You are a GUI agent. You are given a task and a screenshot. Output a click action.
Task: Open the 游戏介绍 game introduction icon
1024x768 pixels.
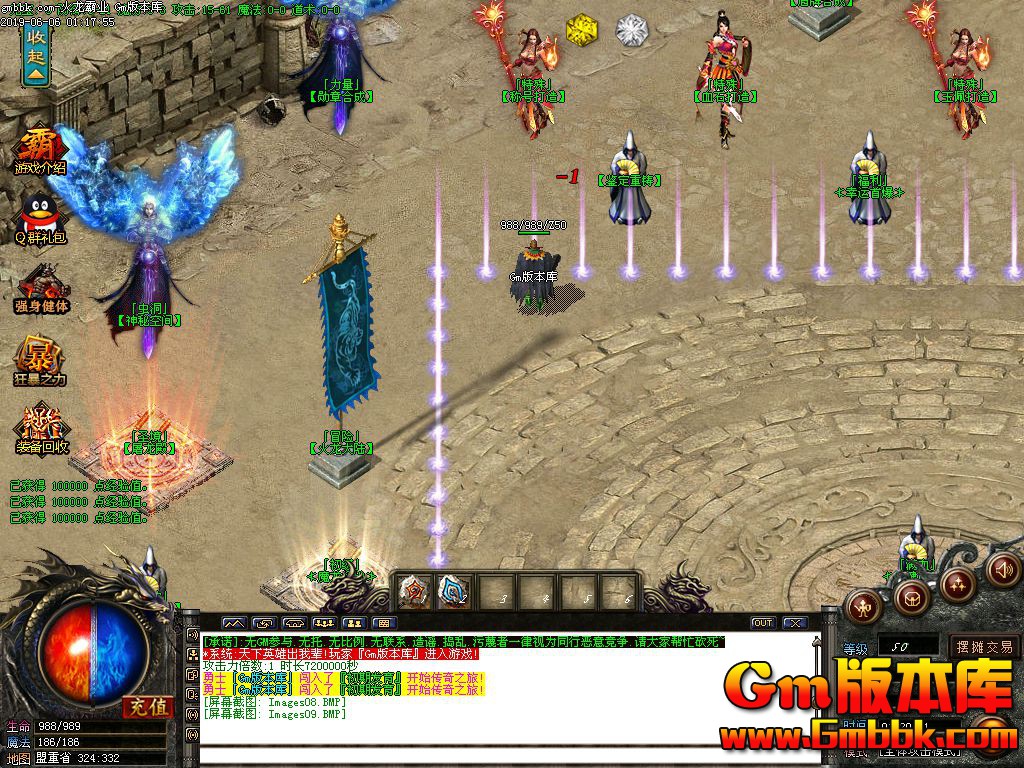tap(40, 150)
